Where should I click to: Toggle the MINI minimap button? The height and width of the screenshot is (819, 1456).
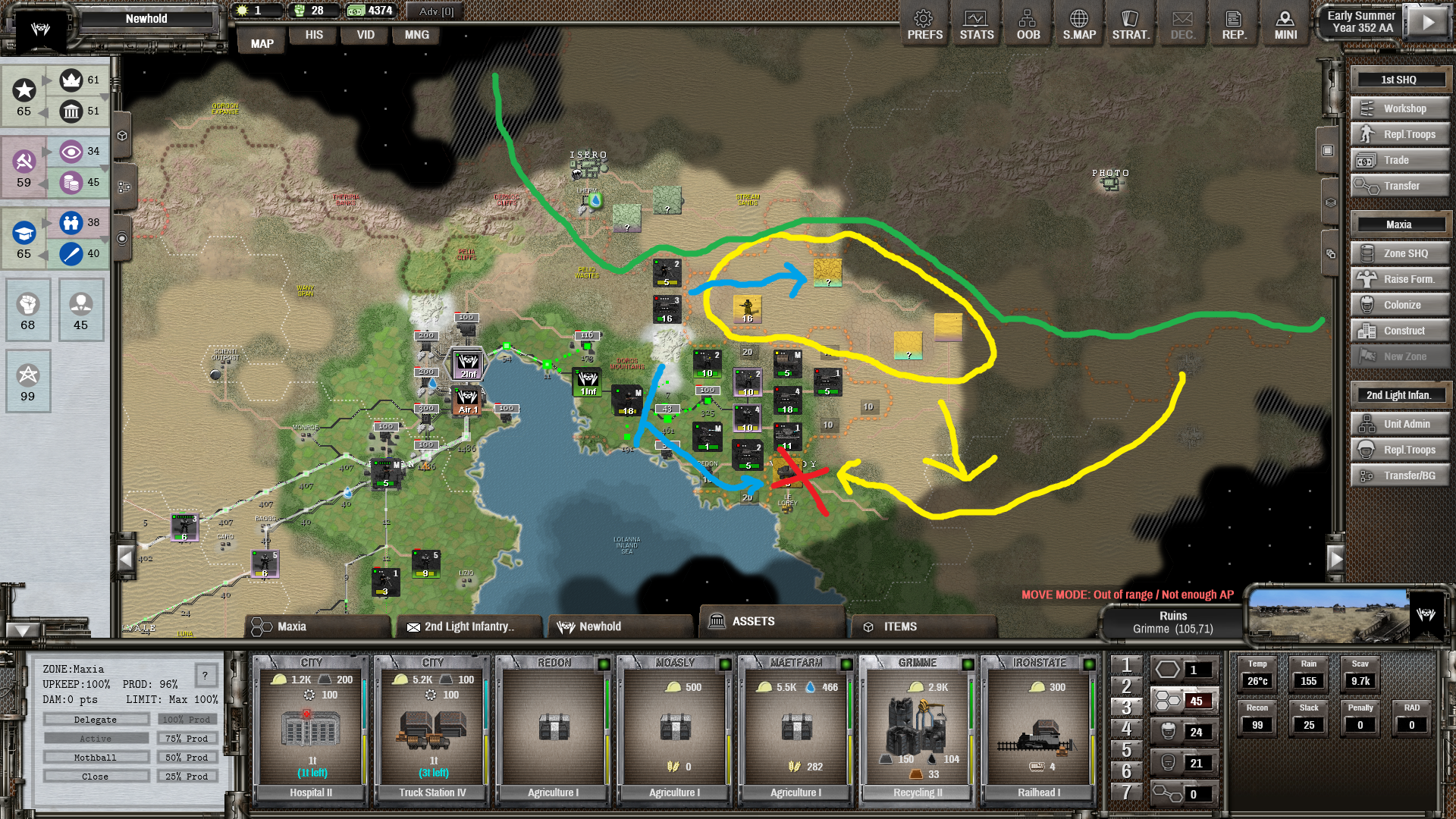click(x=1285, y=25)
